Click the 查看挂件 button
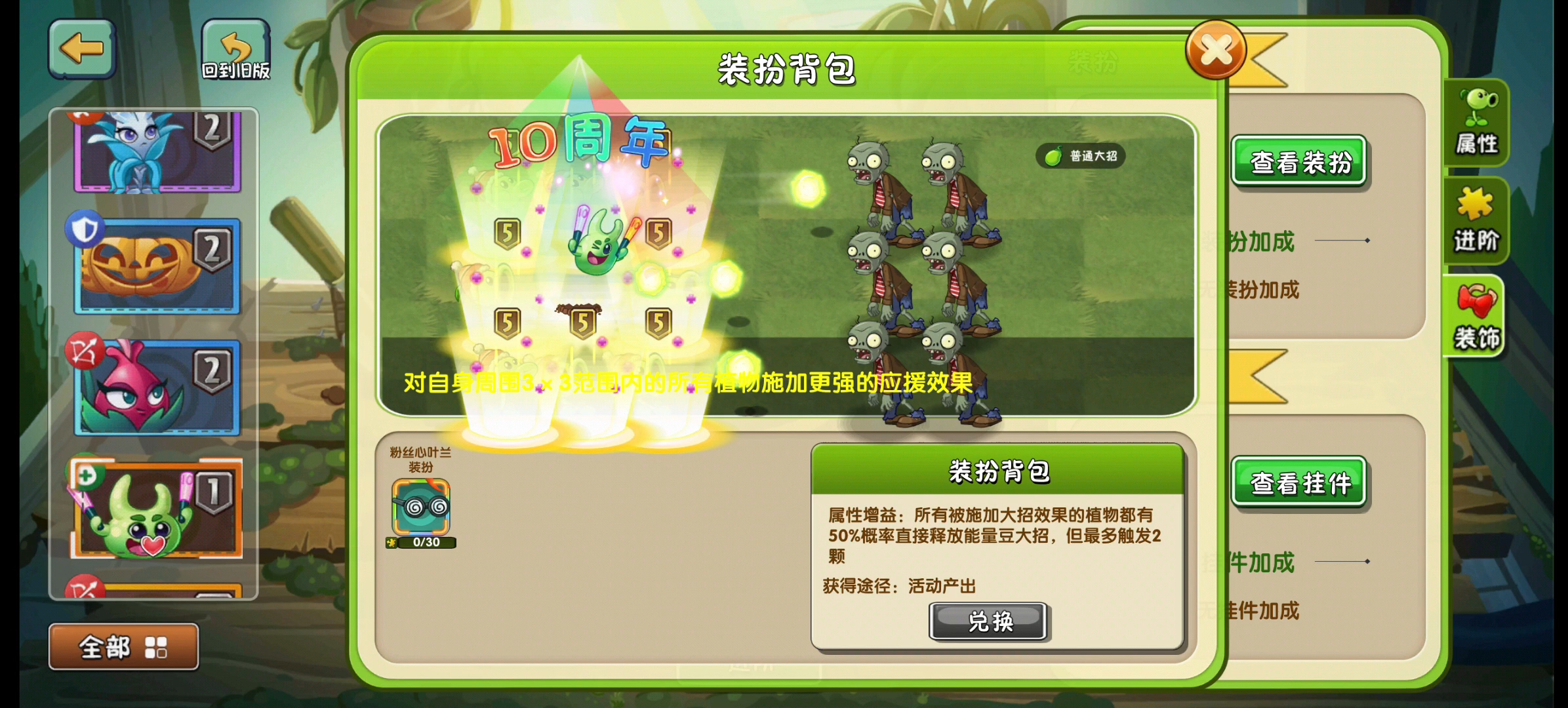1568x708 pixels. [1300, 482]
